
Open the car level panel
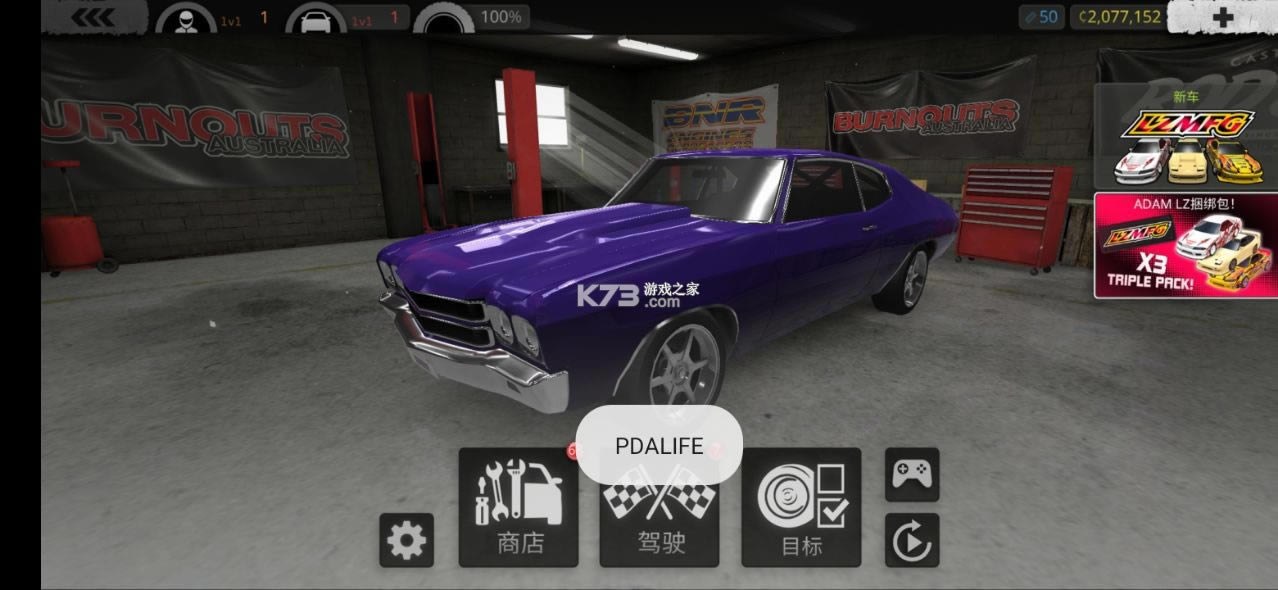coord(346,18)
